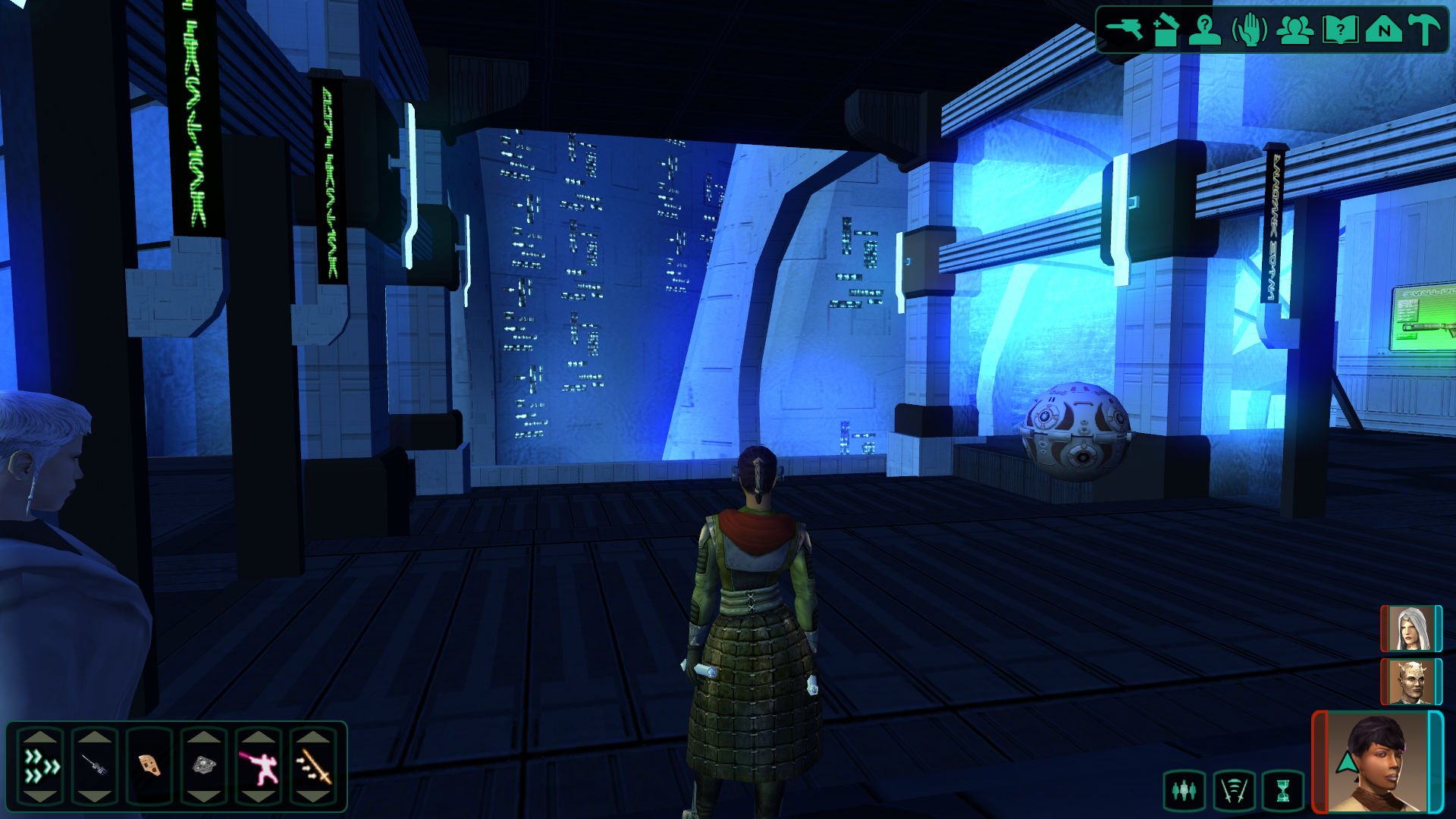Activate the orange sword flurry attack

click(x=313, y=766)
